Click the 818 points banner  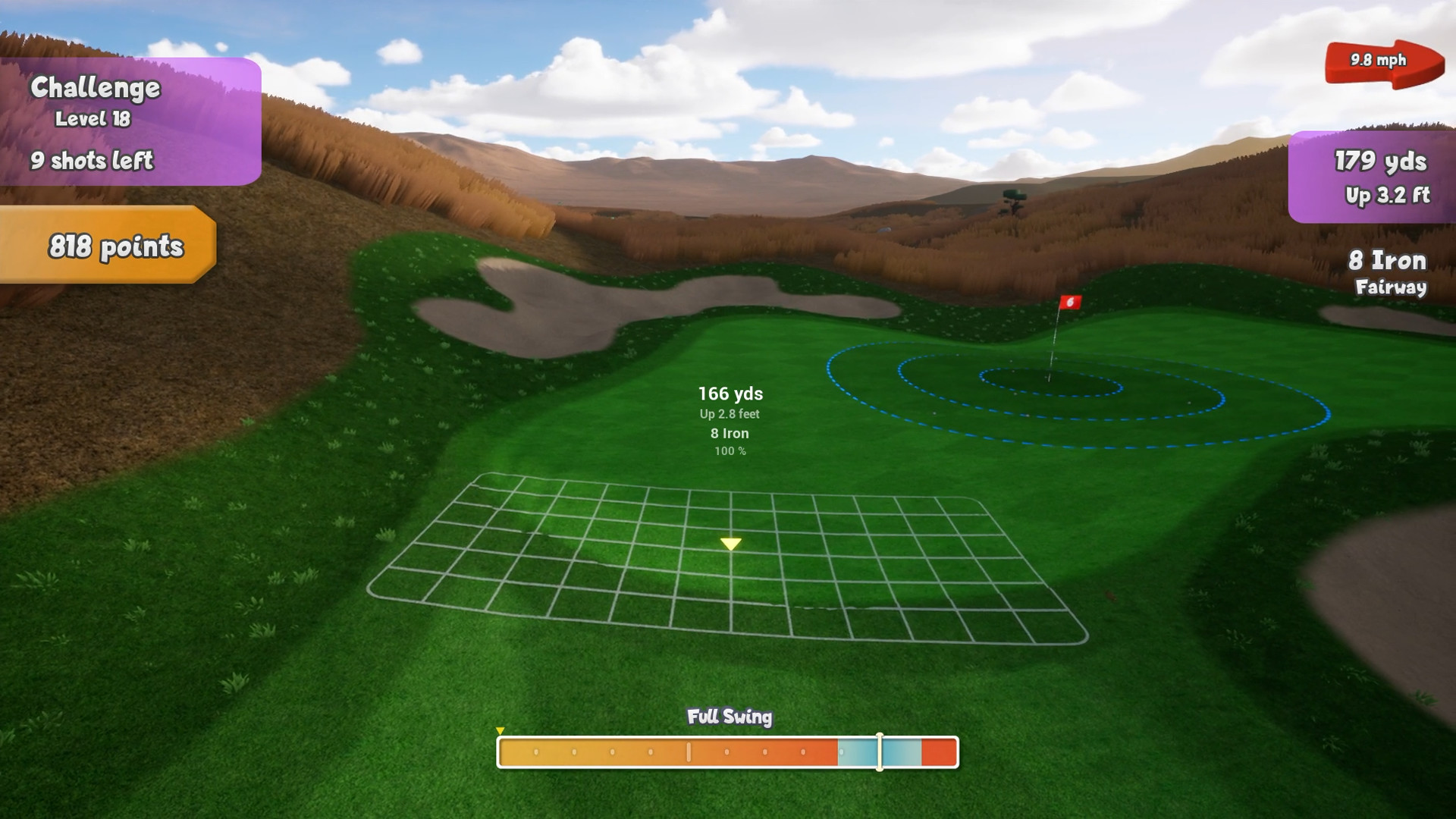pyautogui.click(x=116, y=246)
